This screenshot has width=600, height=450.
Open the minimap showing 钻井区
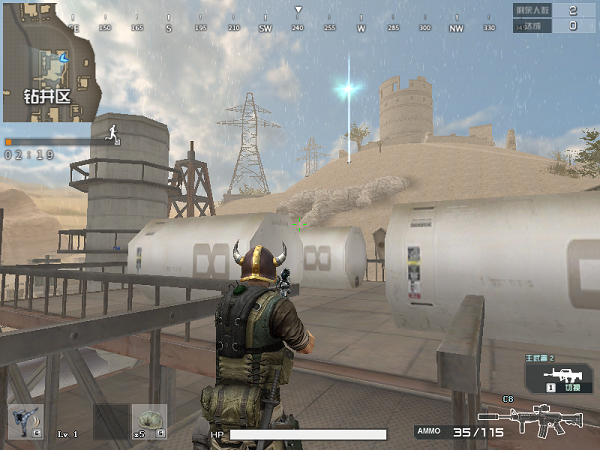pos(50,60)
